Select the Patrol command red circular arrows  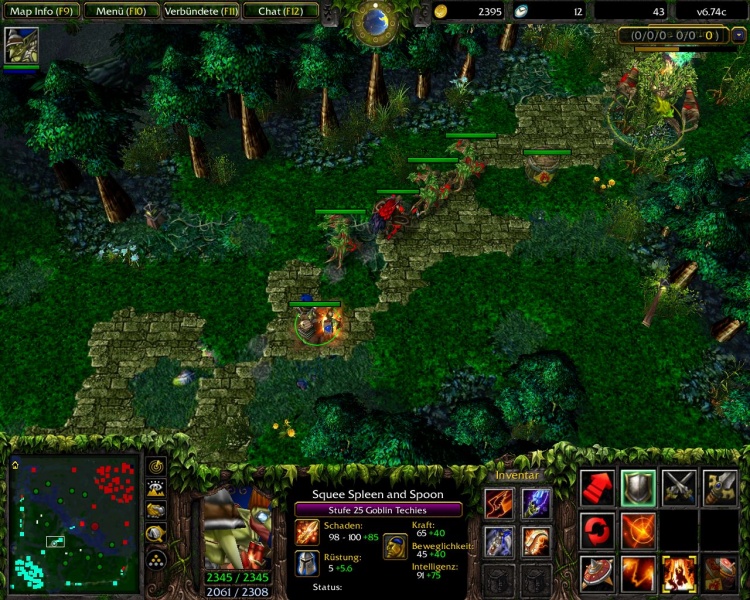click(x=598, y=530)
